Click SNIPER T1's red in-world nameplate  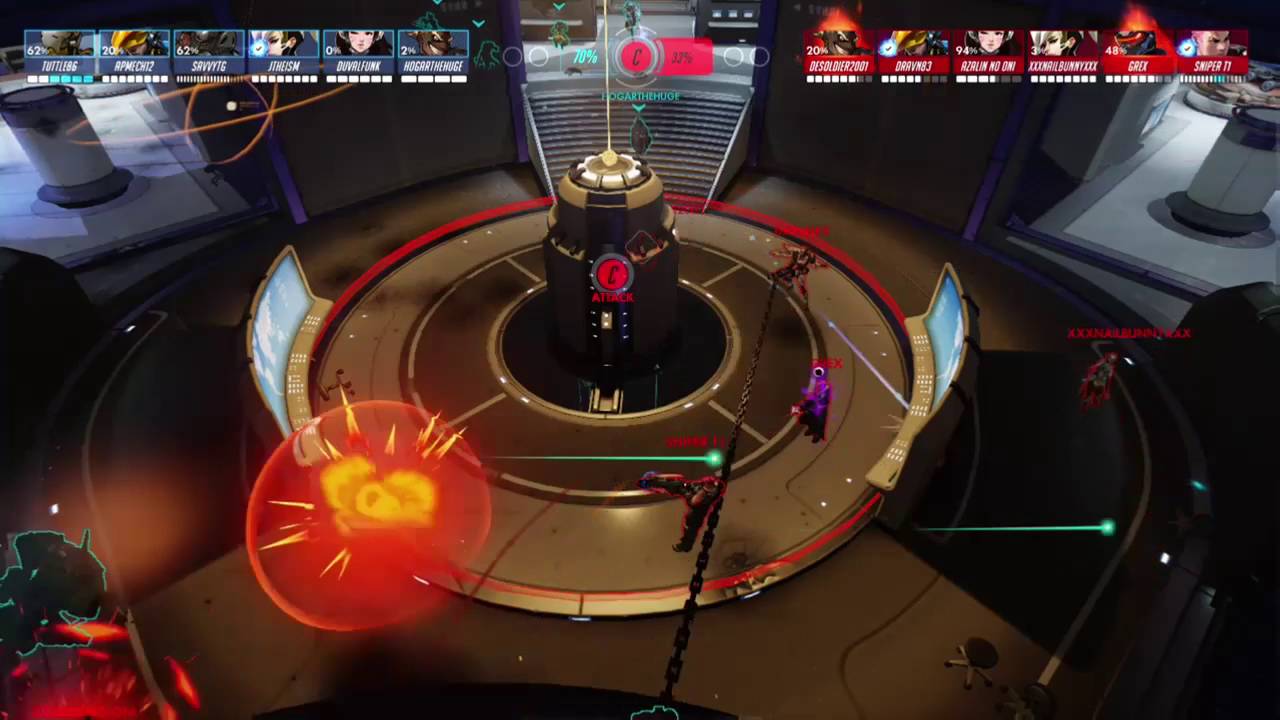(x=690, y=441)
